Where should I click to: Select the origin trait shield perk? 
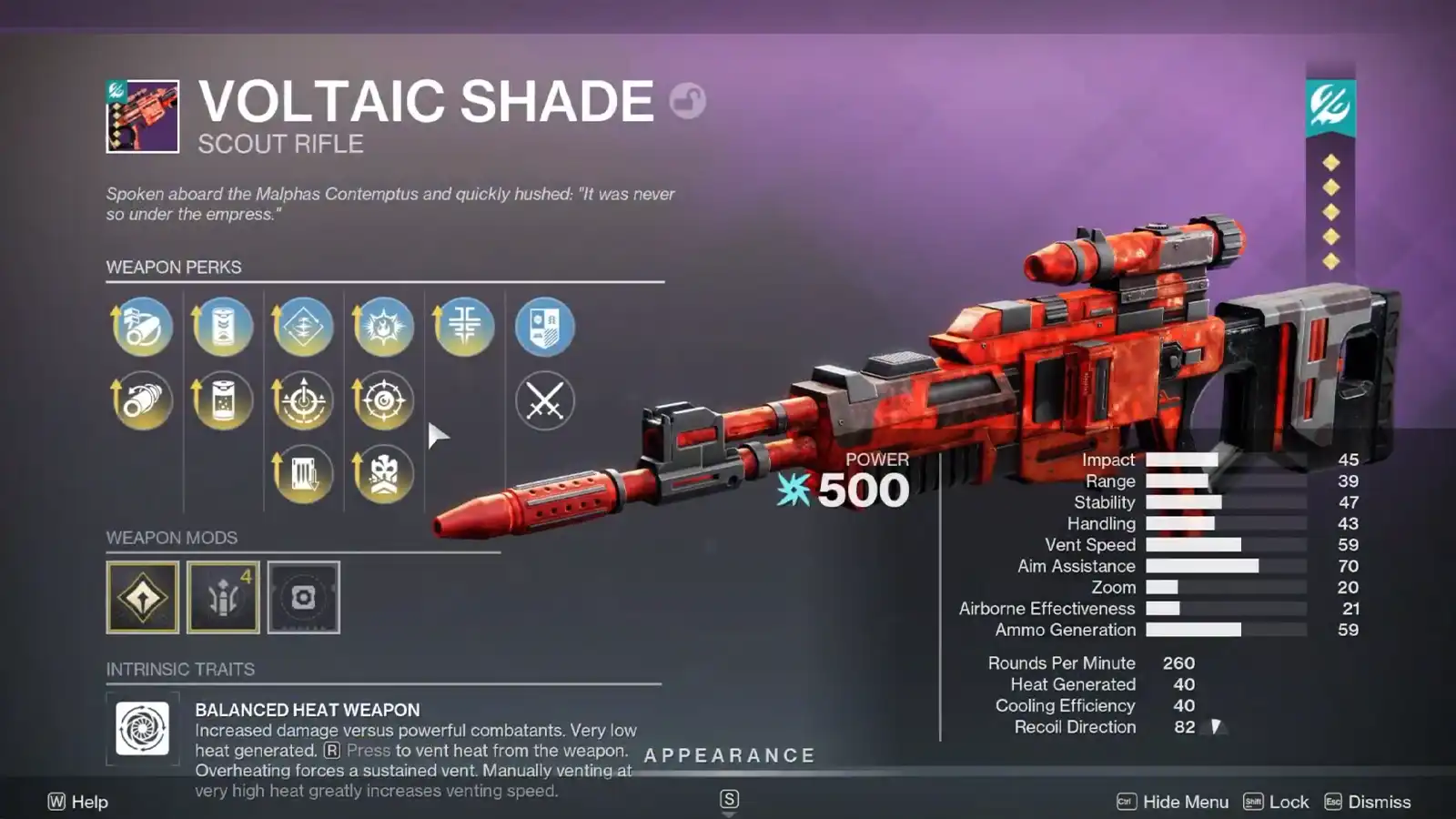tap(545, 326)
